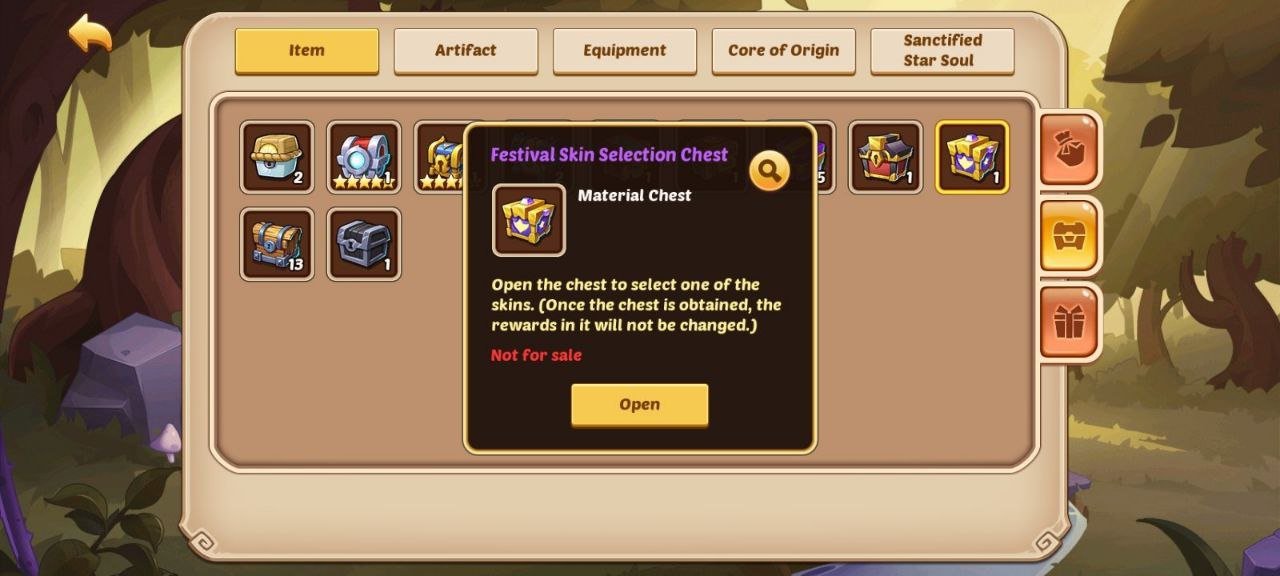Image resolution: width=1280 pixels, height=576 pixels.
Task: Switch to the chest category side tab
Action: click(1069, 236)
